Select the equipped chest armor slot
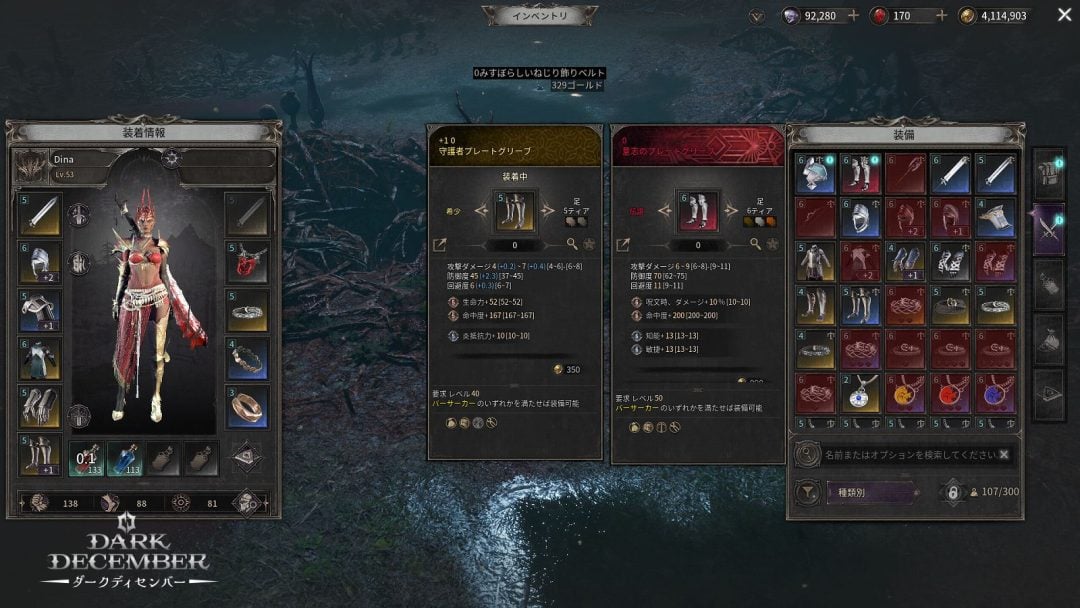Image resolution: width=1080 pixels, height=608 pixels. point(39,359)
